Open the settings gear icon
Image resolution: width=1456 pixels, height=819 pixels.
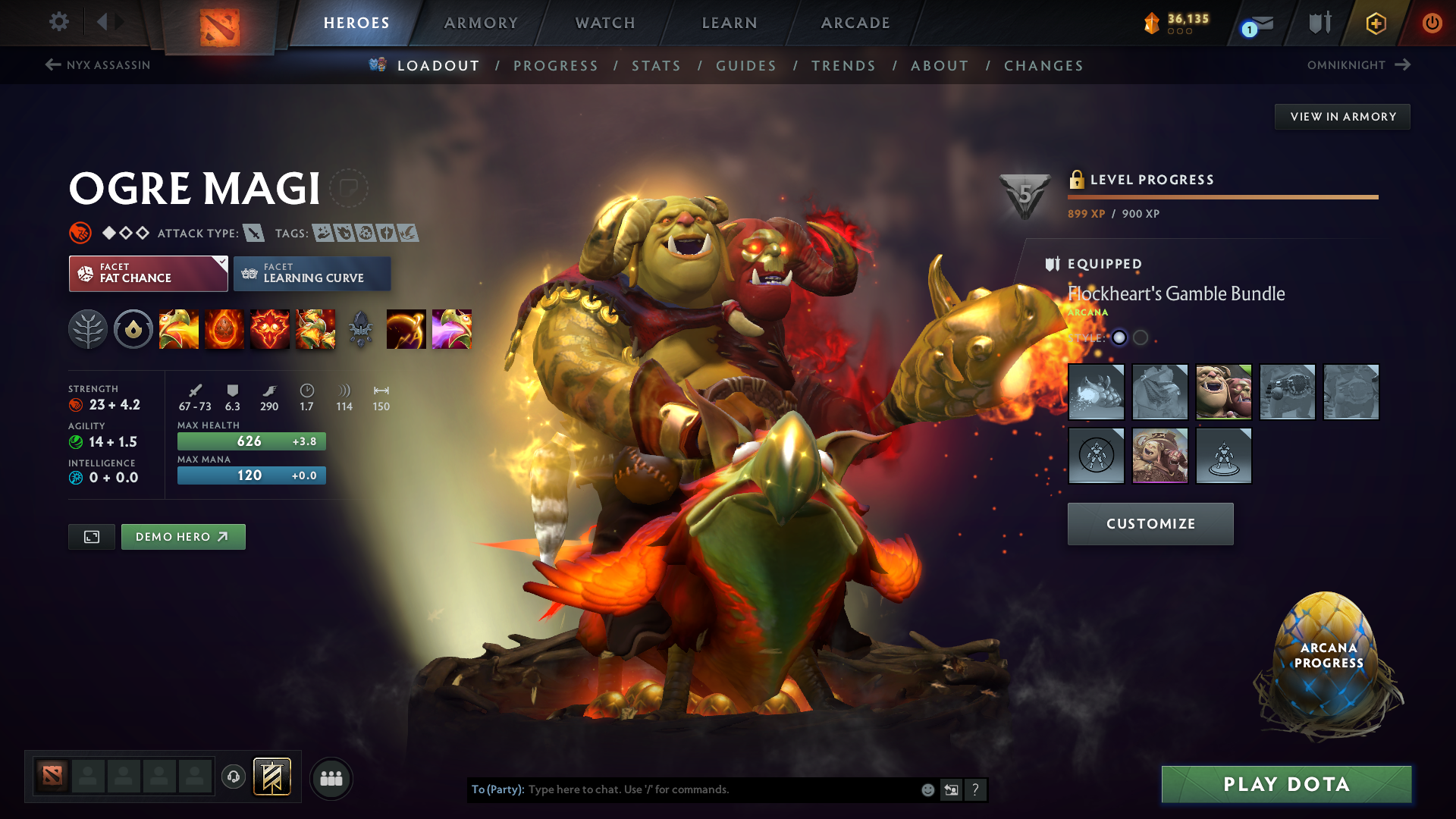(58, 22)
